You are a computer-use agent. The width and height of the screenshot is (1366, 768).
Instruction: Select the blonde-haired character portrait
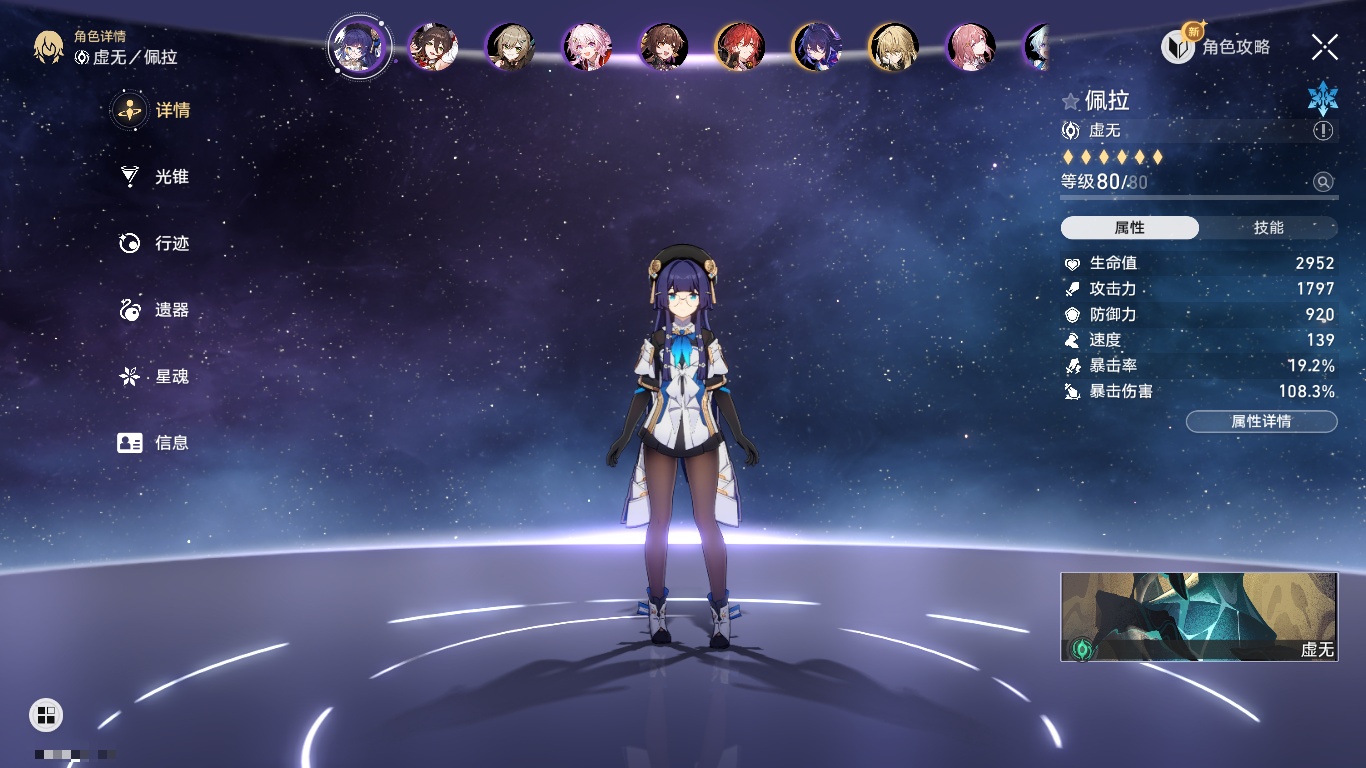click(893, 47)
